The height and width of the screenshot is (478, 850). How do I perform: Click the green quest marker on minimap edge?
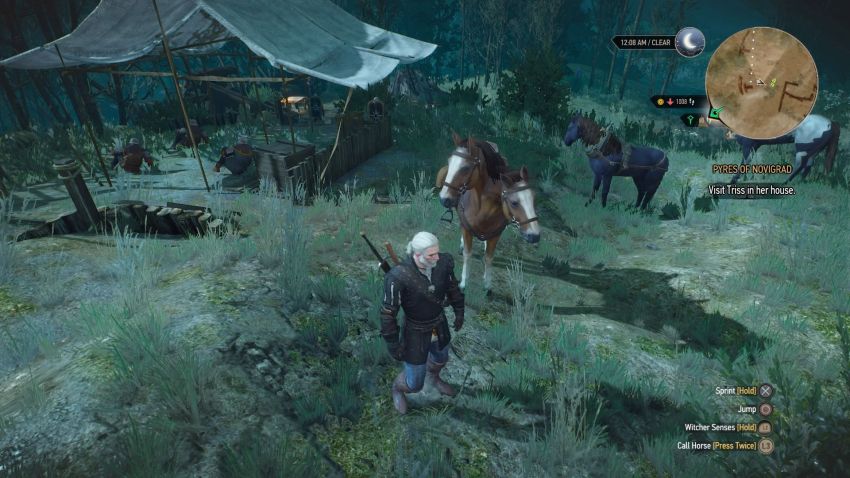(714, 112)
